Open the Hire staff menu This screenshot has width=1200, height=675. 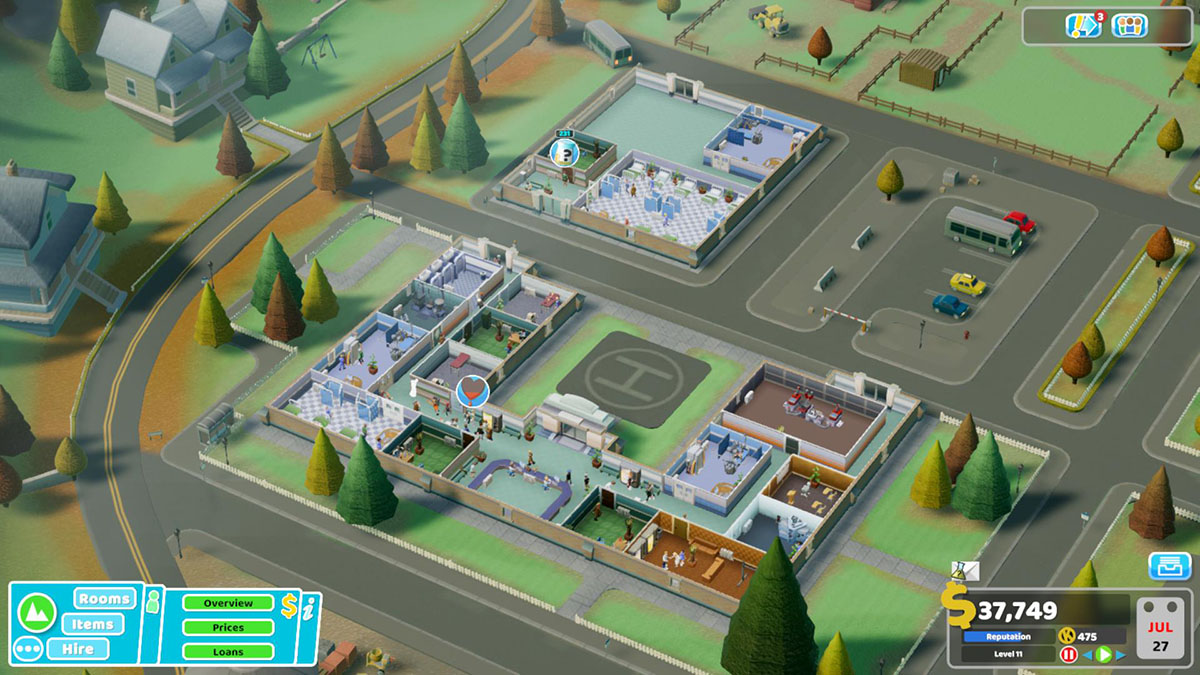pos(92,649)
